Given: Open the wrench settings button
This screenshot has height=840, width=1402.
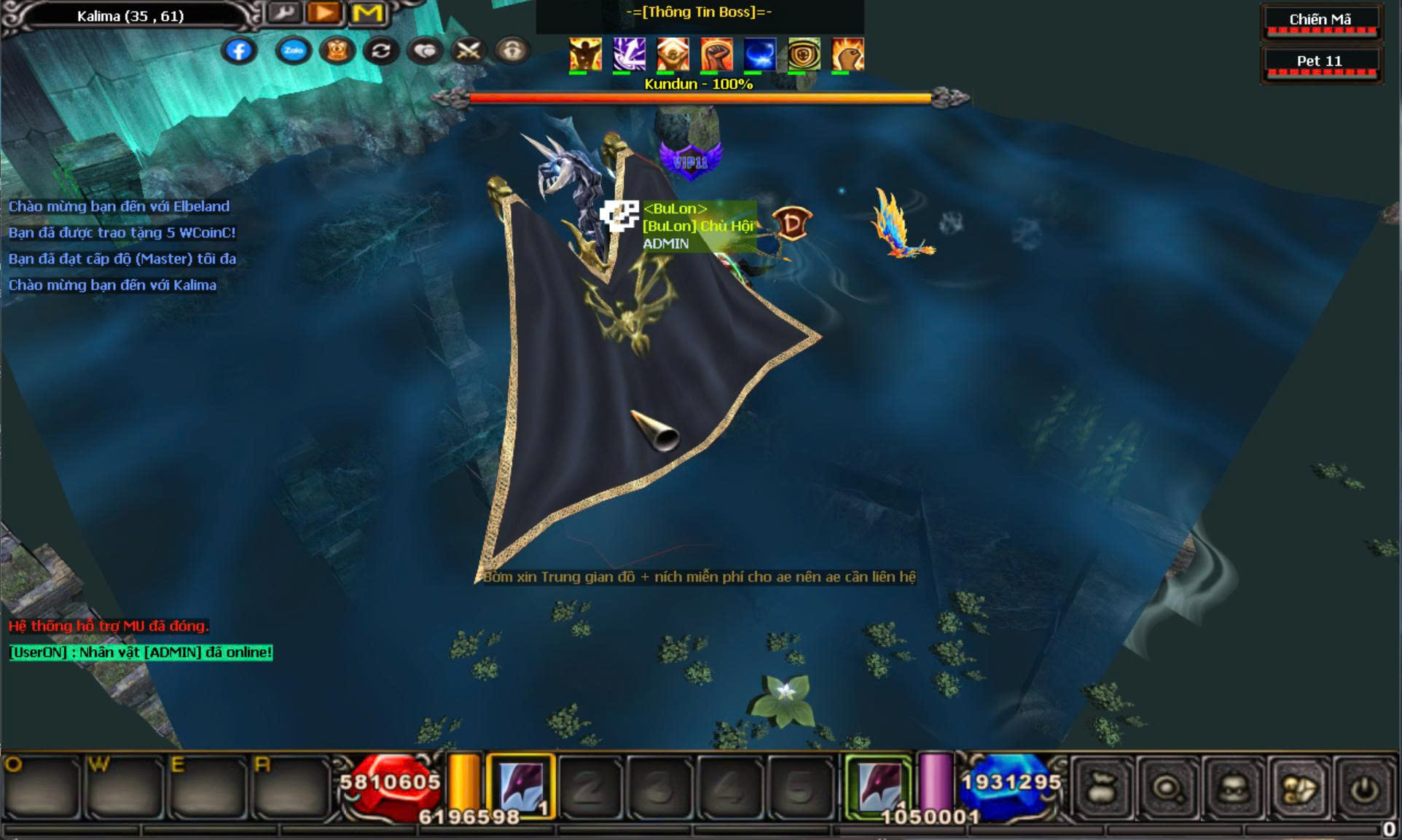Looking at the screenshot, I should coord(284,12).
